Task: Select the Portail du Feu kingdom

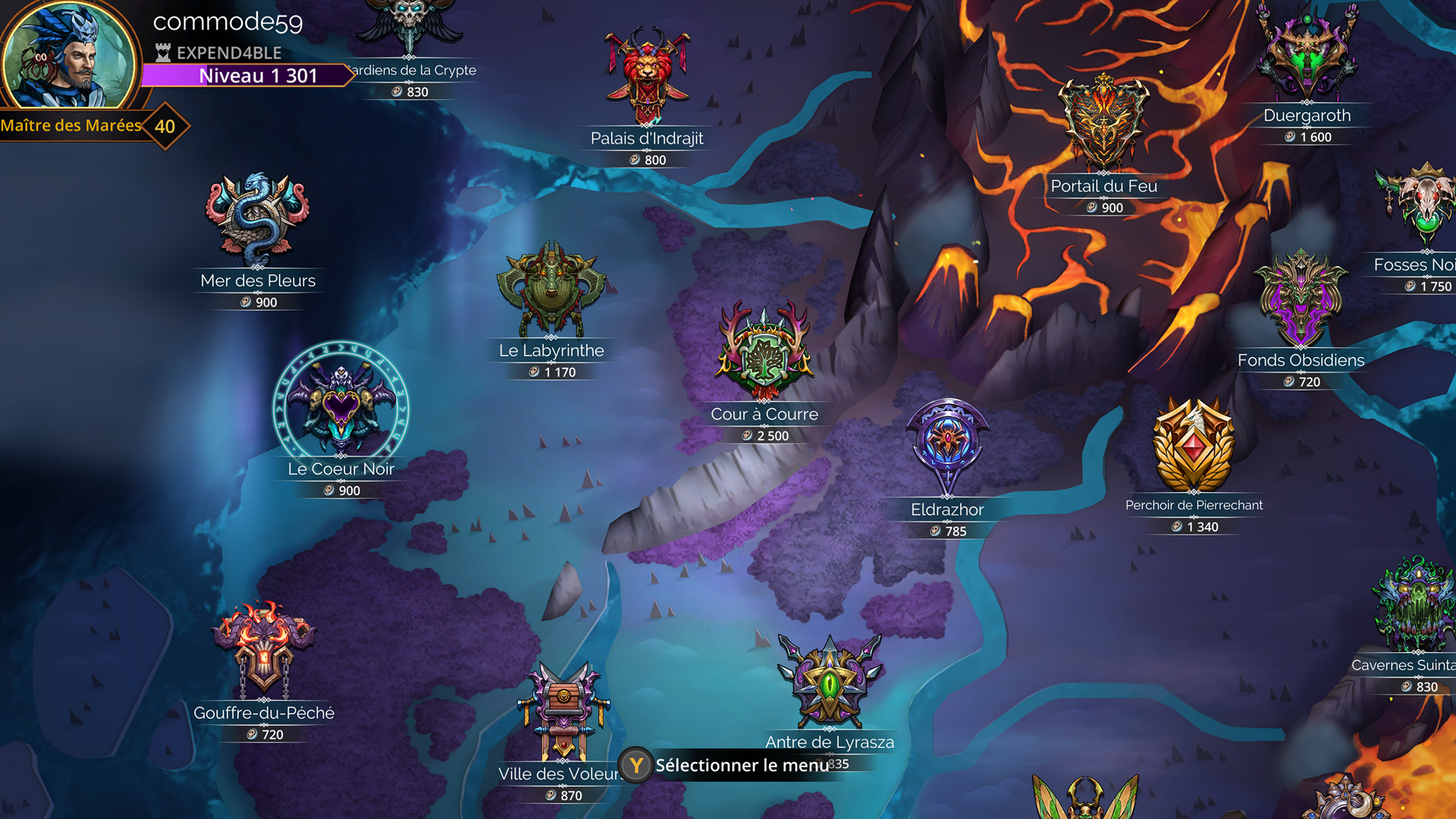Action: [x=1104, y=125]
